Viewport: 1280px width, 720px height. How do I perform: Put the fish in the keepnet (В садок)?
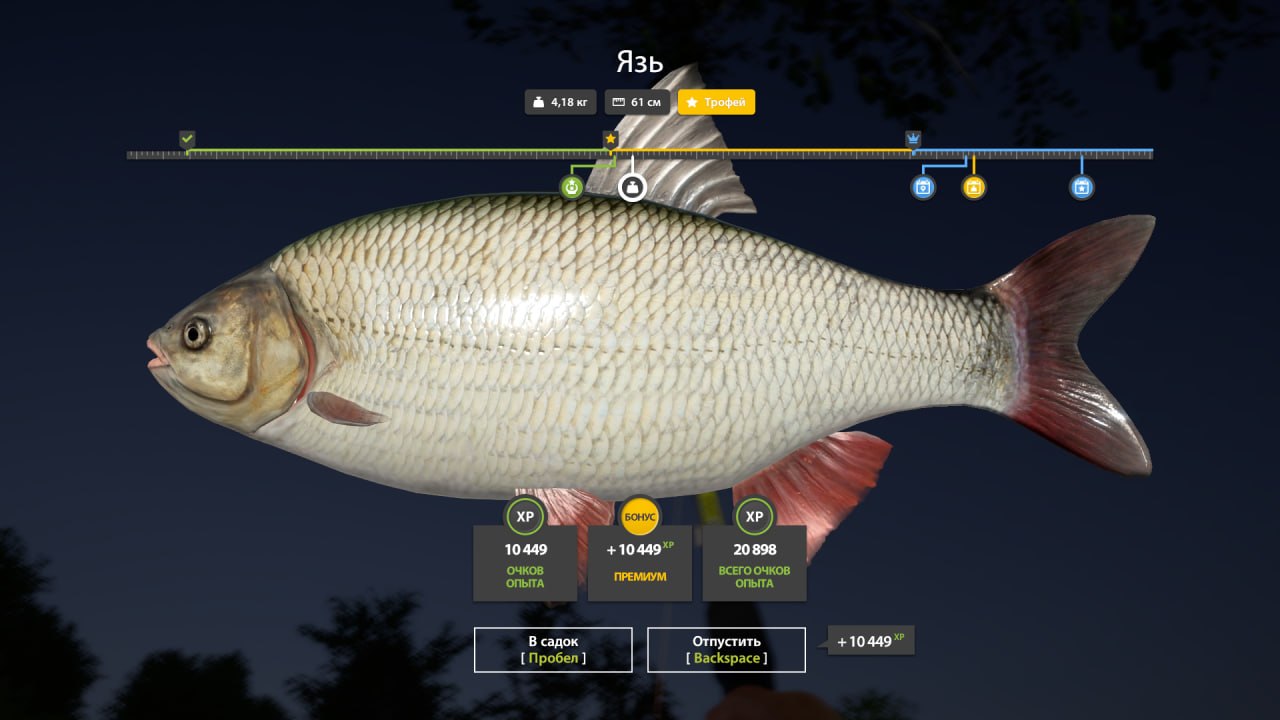(553, 649)
